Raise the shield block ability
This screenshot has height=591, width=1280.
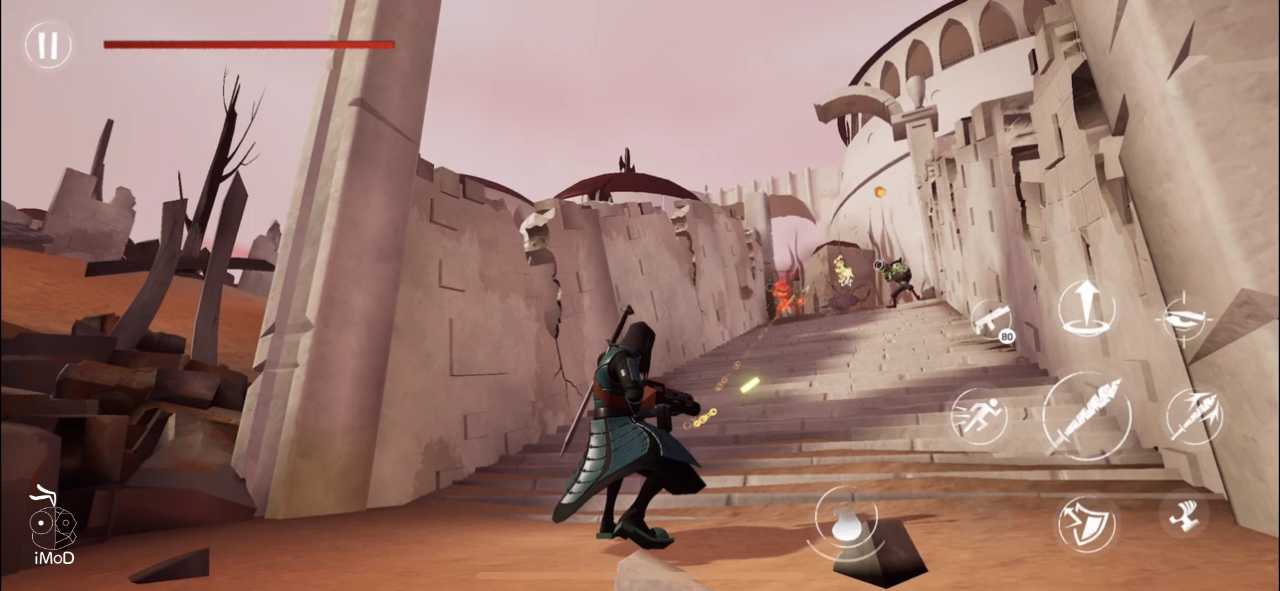[x=1087, y=524]
